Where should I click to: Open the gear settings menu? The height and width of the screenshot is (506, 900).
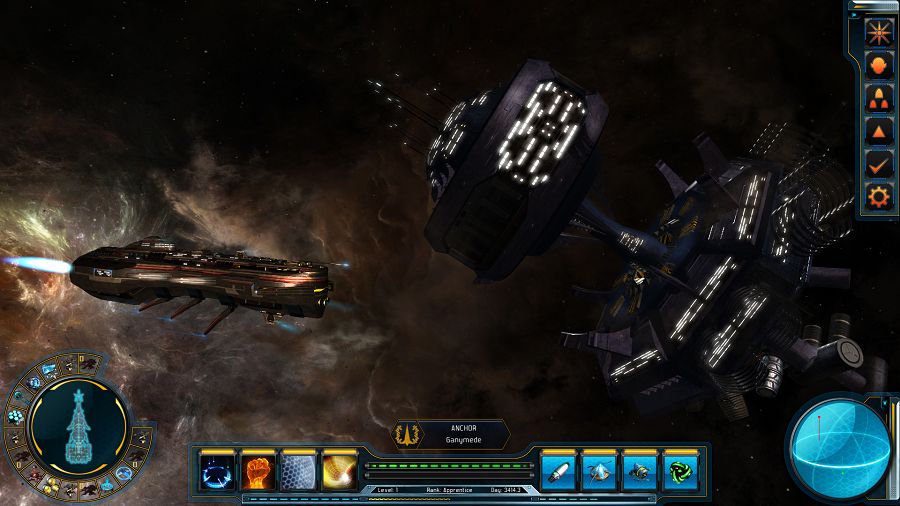coord(878,197)
